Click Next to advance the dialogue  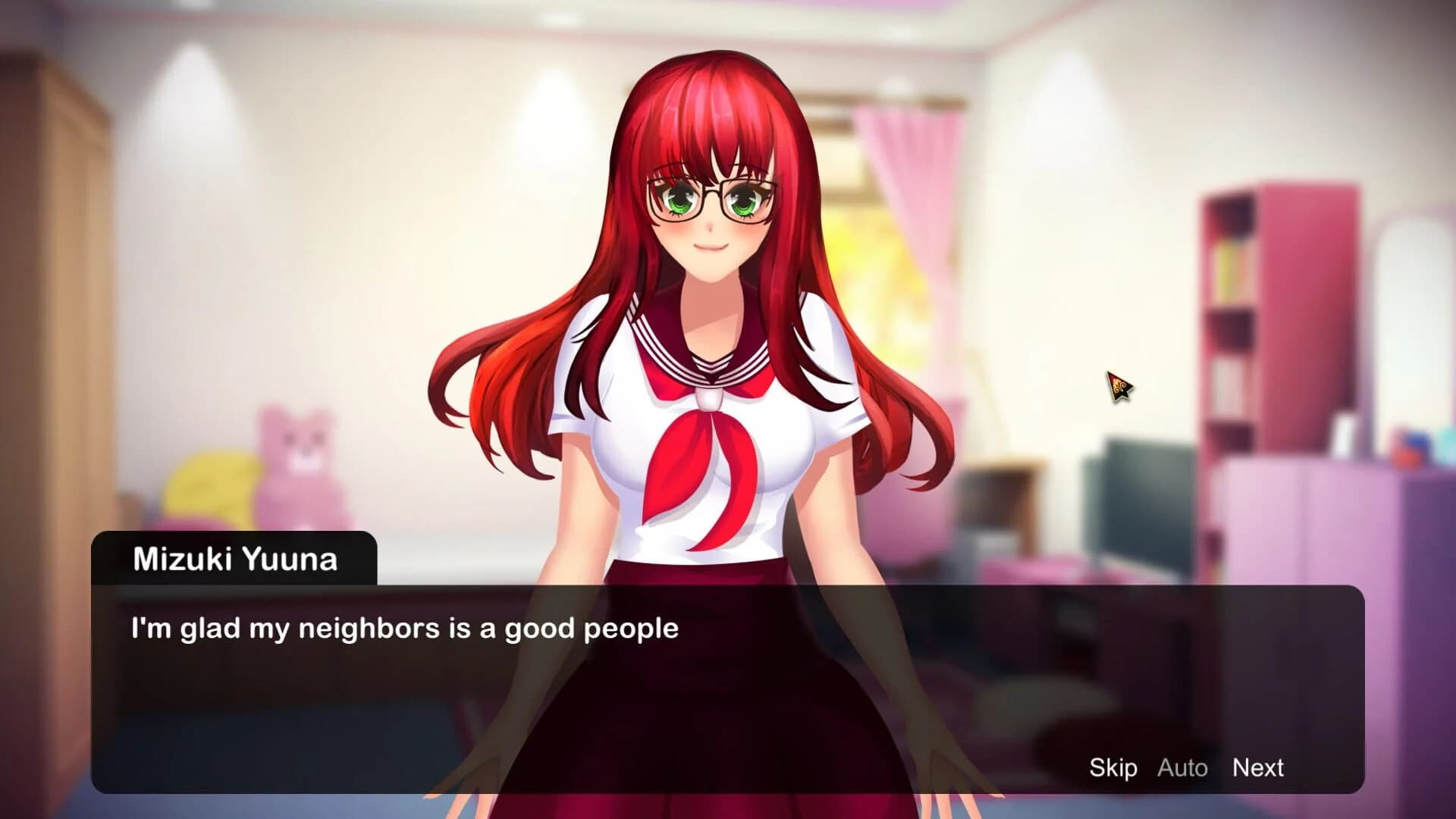1258,768
